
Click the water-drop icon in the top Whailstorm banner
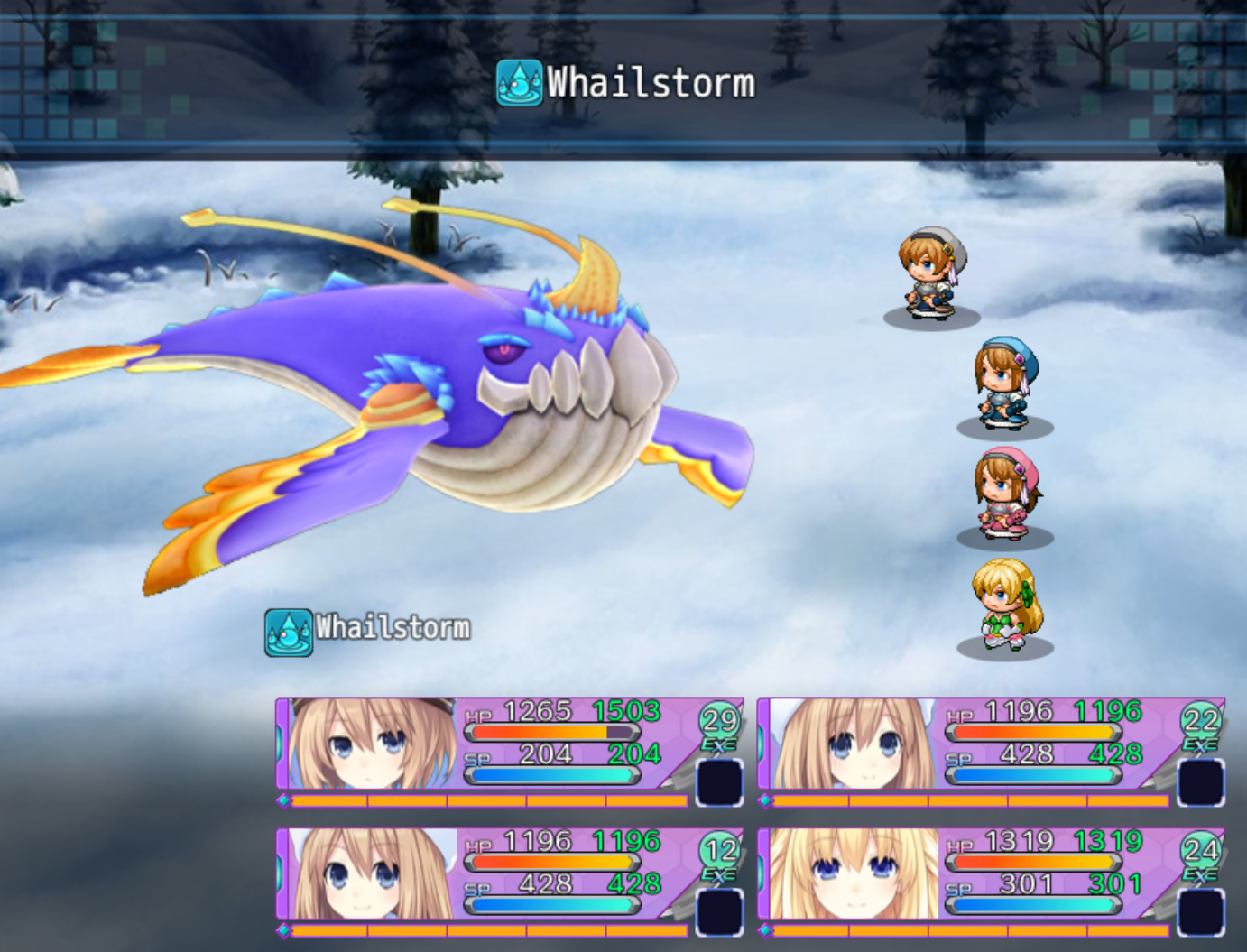point(517,82)
